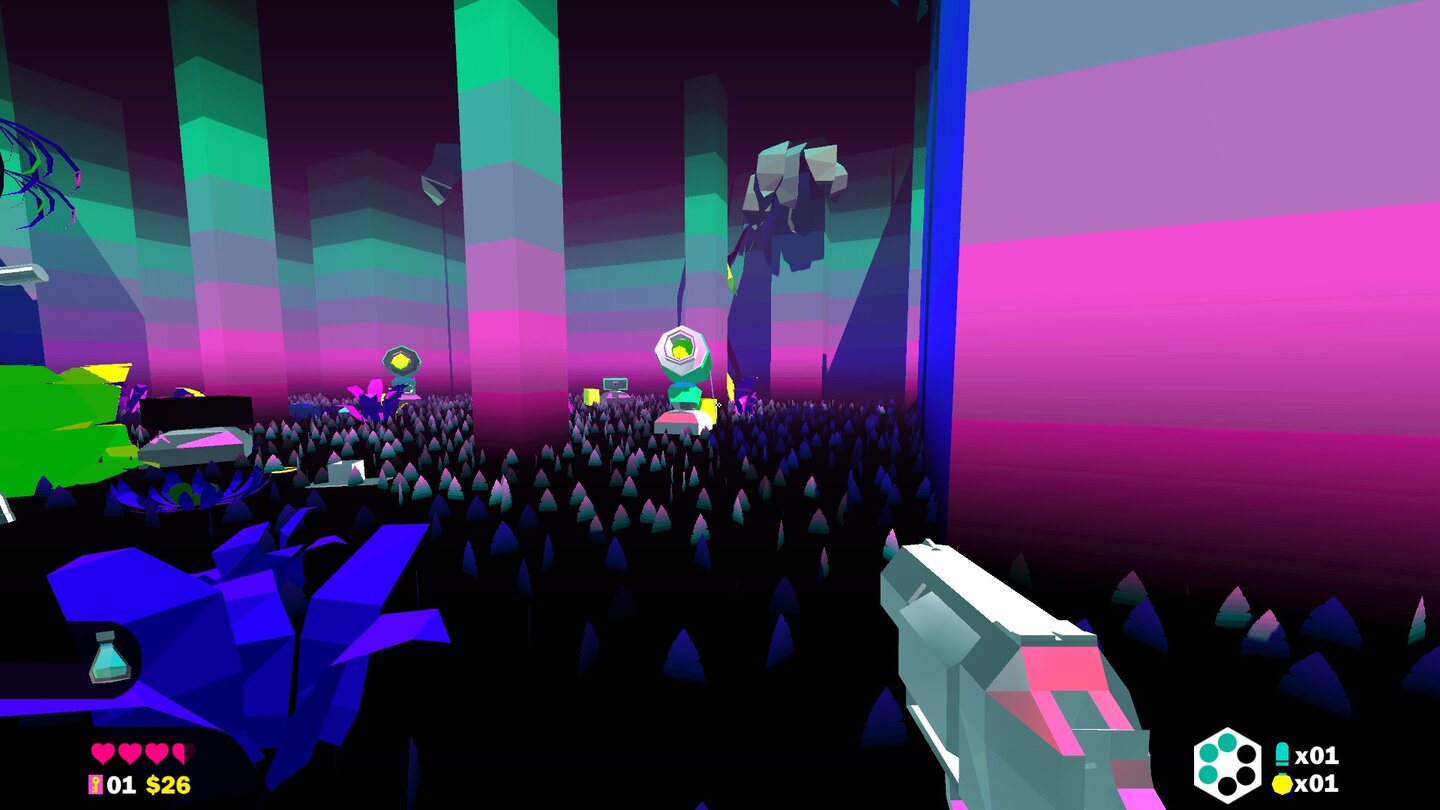This screenshot has height=810, width=1440.
Task: Click the half-filled fourth heart
Action: click(x=180, y=753)
